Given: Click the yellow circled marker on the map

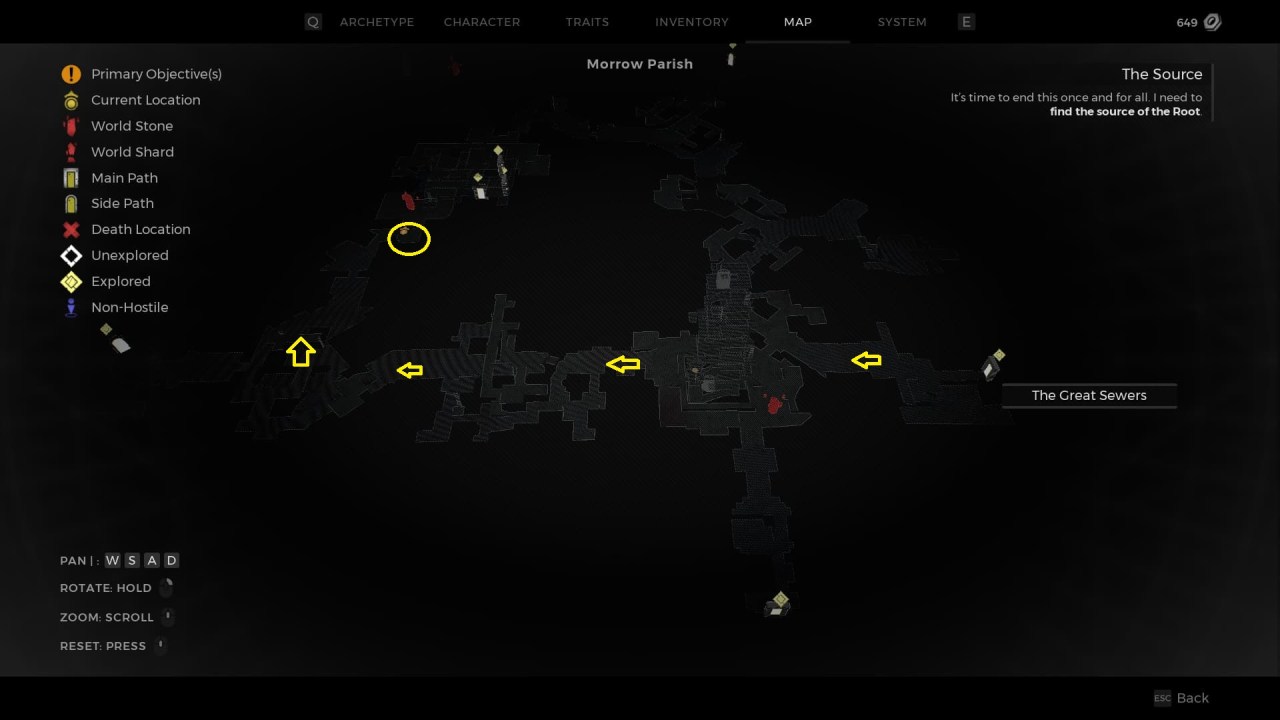Looking at the screenshot, I should [408, 239].
